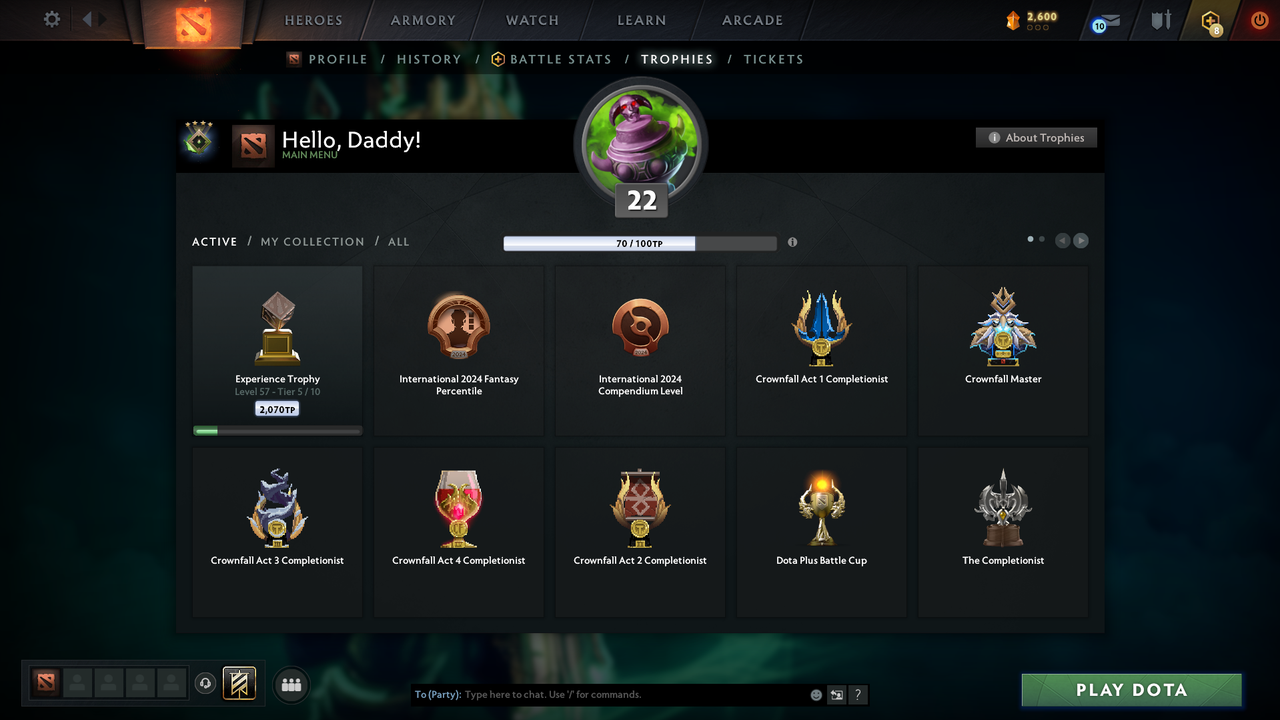Toggle voice chat with the headset icon
Viewport: 1280px width, 720px height.
(x=206, y=684)
